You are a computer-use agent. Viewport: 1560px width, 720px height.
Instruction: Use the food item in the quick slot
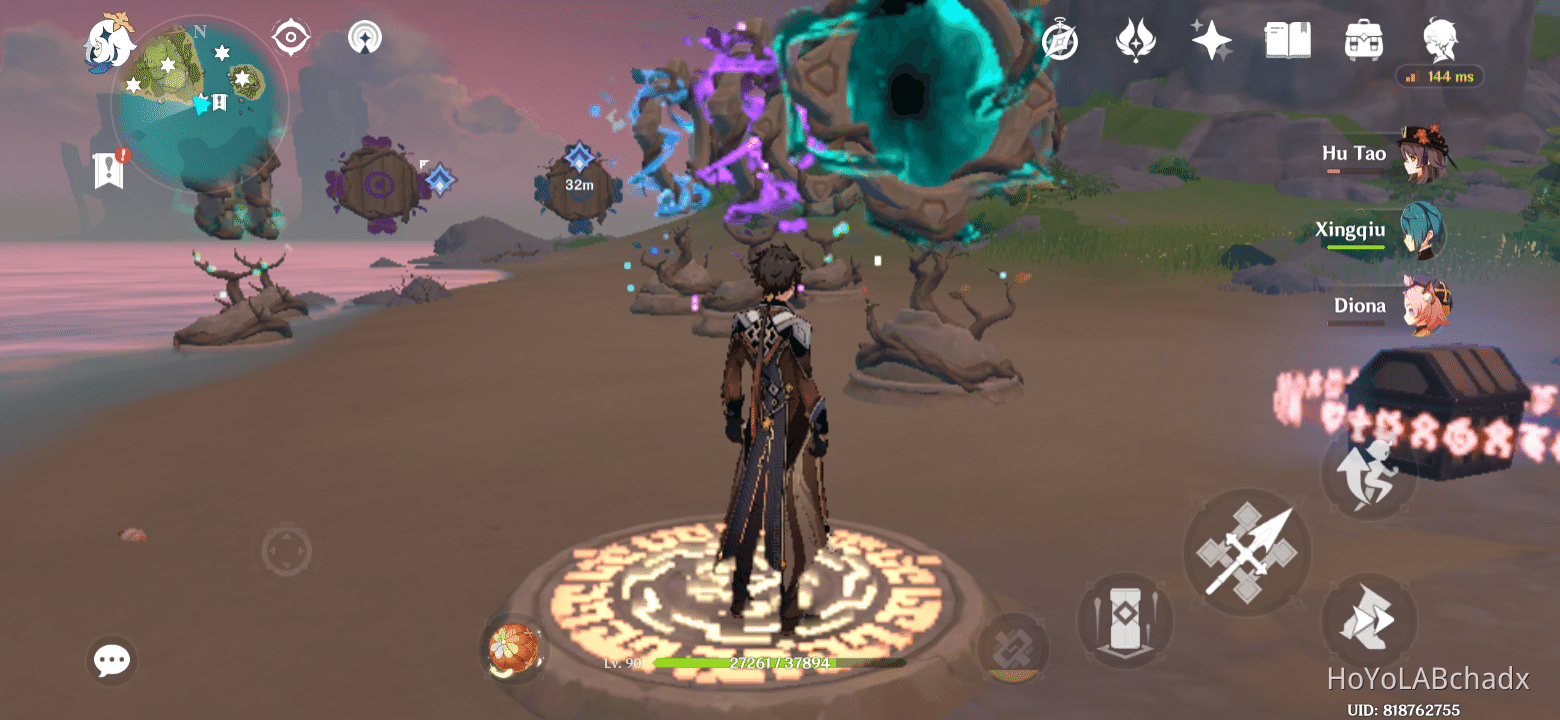tap(513, 648)
